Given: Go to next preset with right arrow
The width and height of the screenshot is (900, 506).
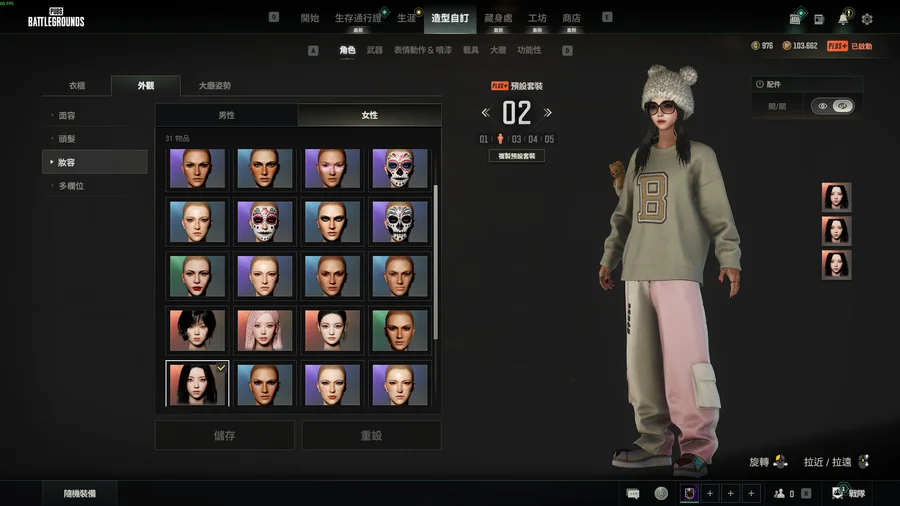Looking at the screenshot, I should [x=547, y=113].
